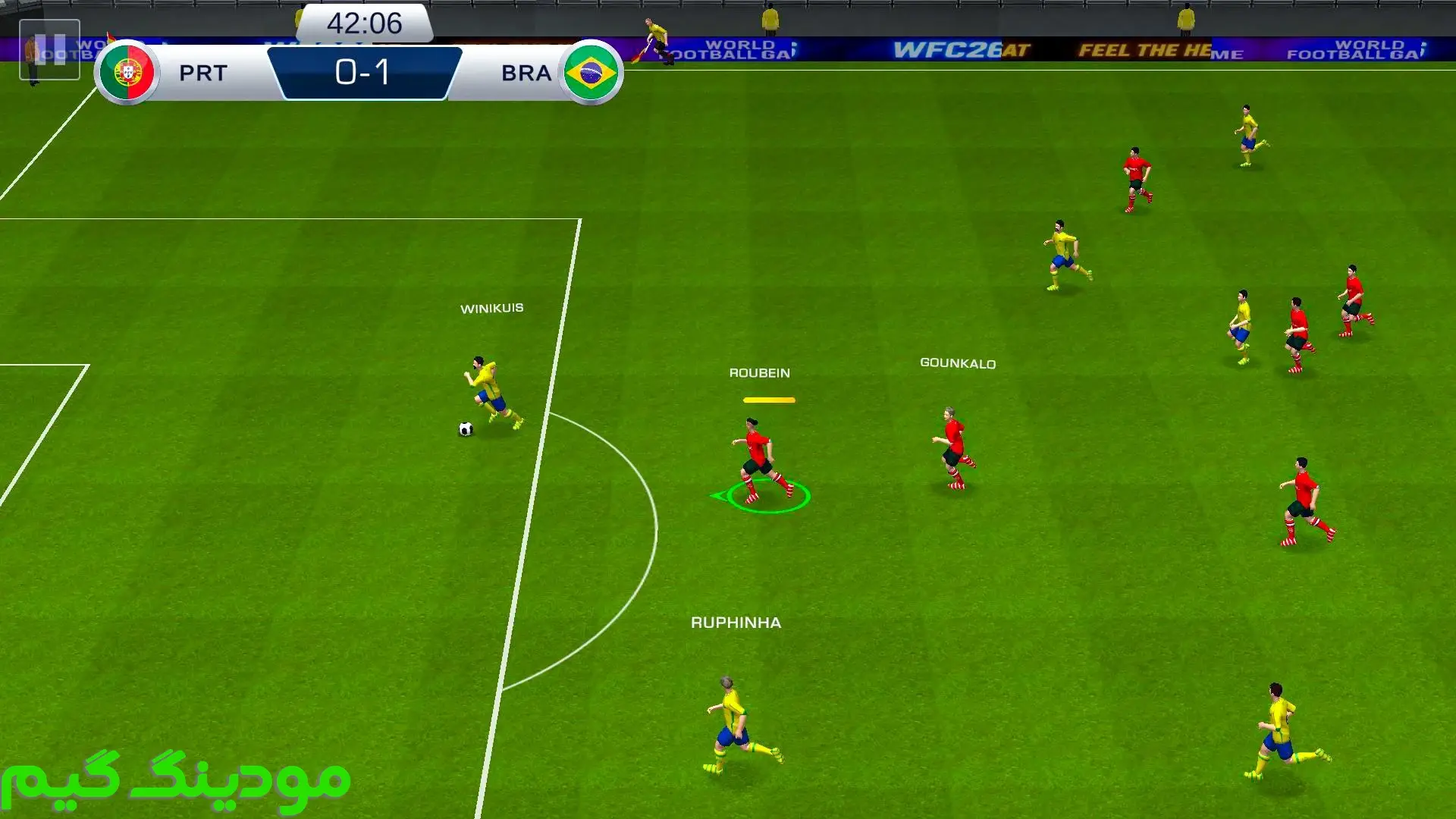Pause the match with the pause button

[x=49, y=50]
